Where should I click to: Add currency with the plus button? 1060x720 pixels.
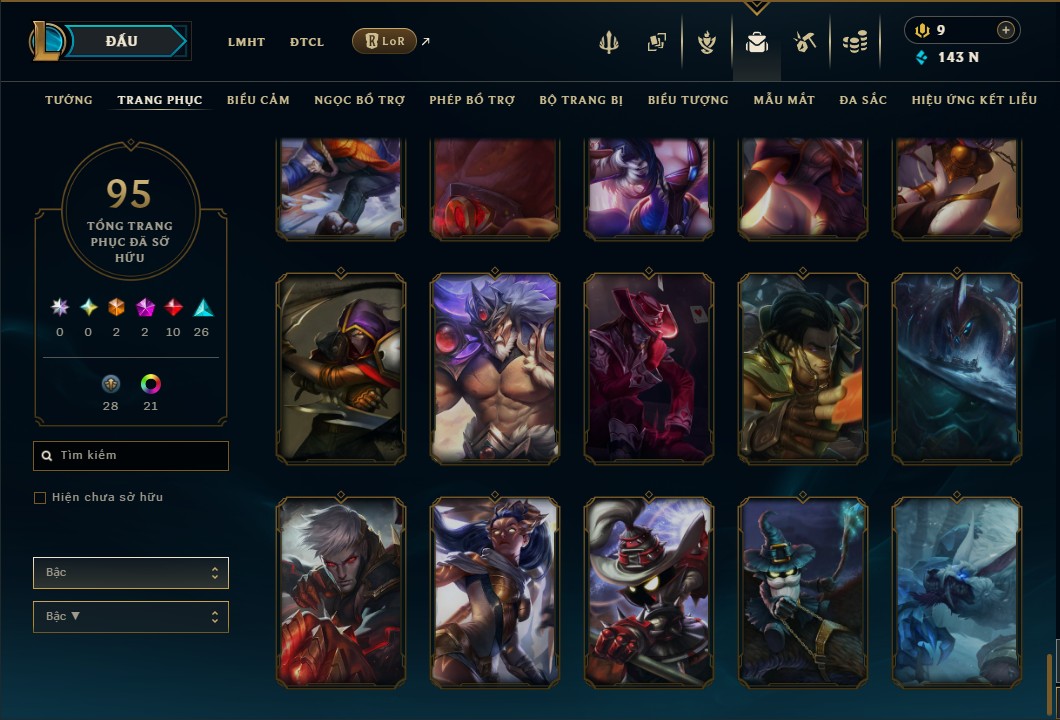1005,30
